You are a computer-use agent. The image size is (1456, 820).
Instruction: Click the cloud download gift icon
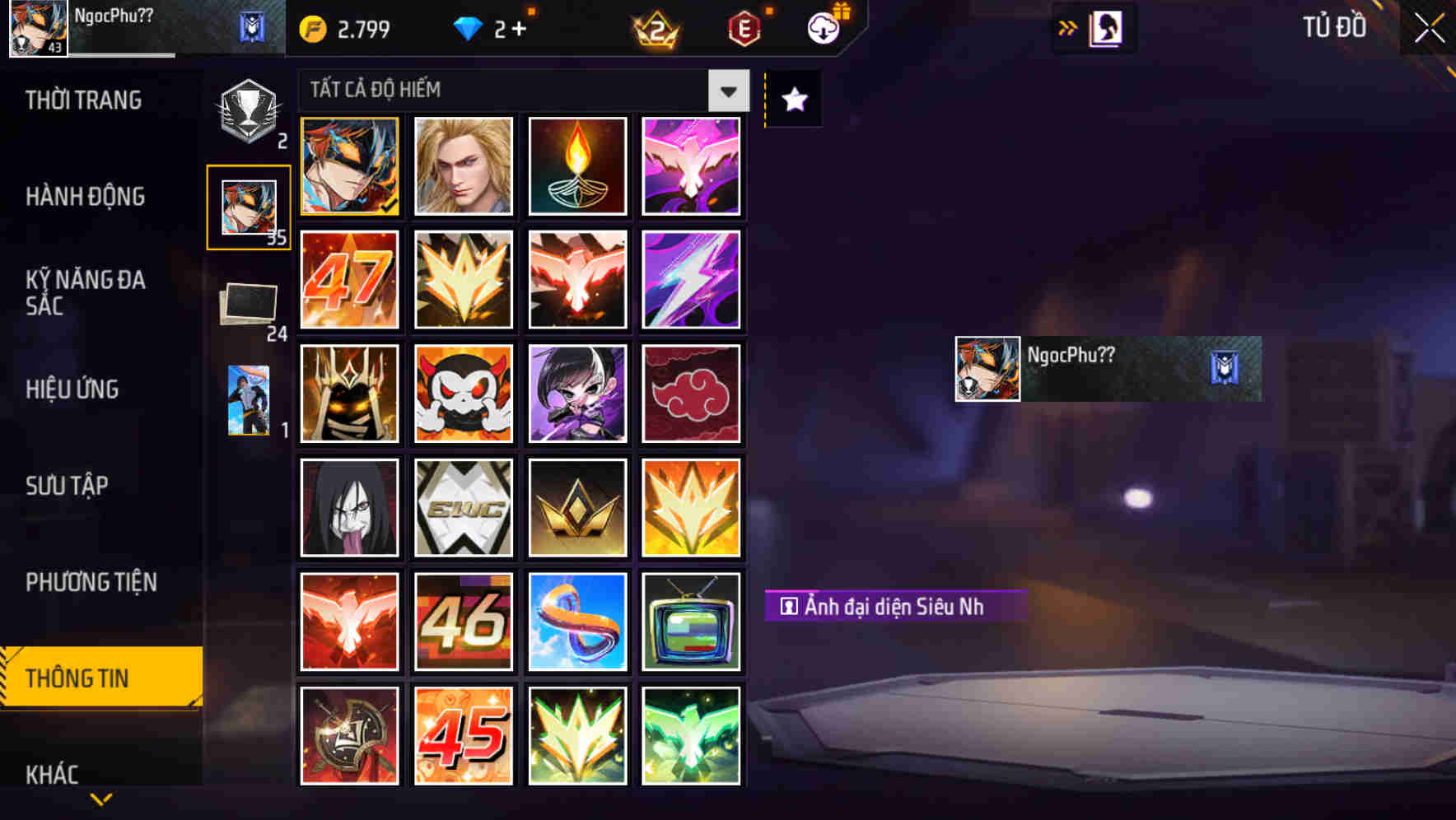point(824,27)
